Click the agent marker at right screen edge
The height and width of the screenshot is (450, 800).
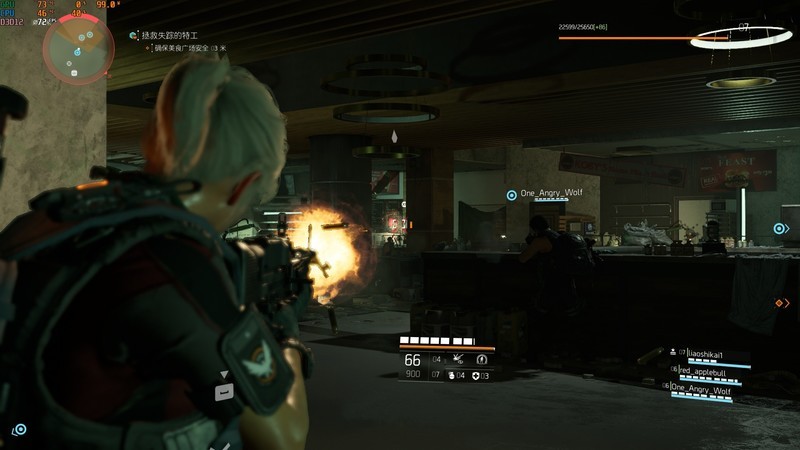click(779, 229)
